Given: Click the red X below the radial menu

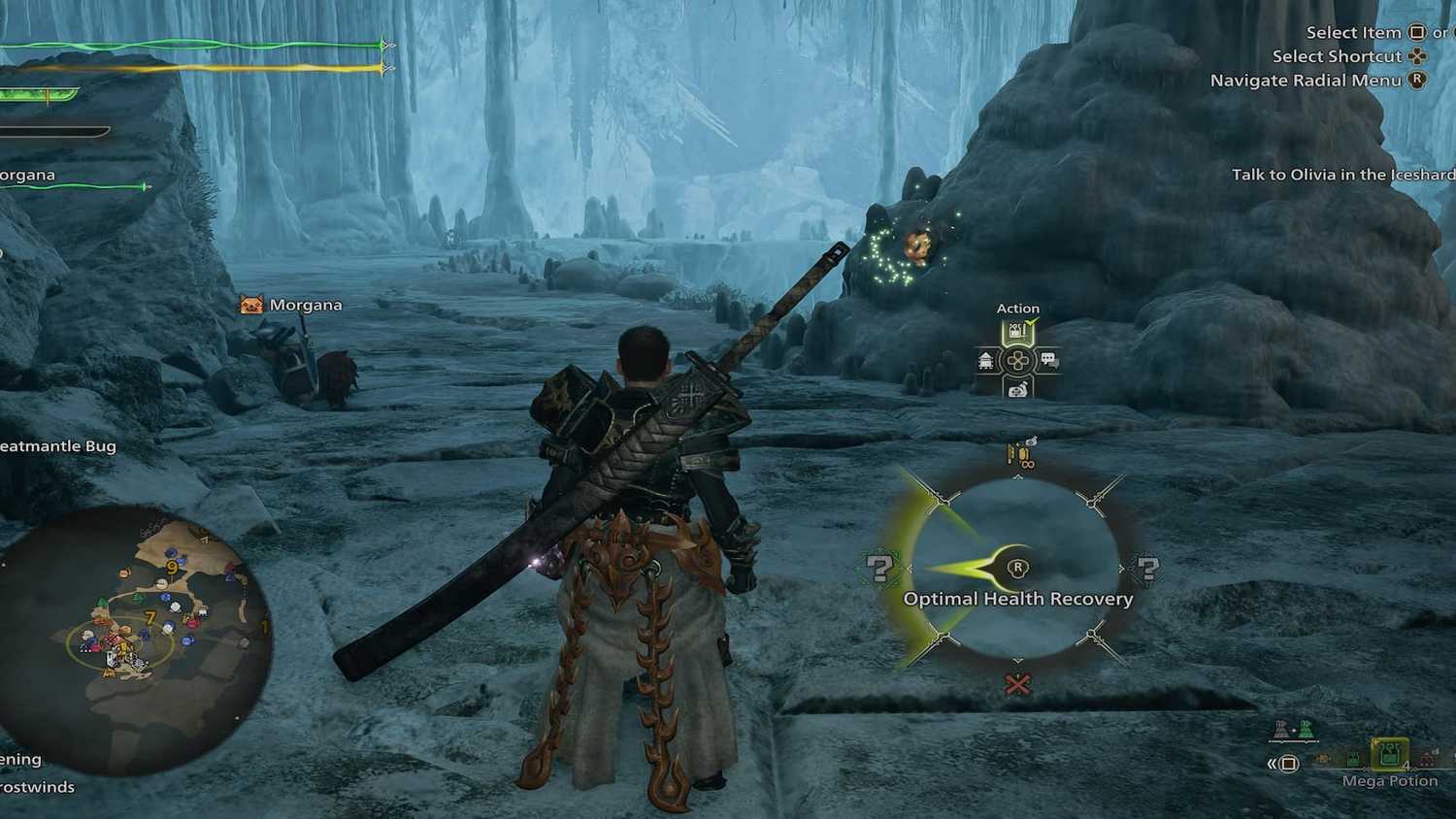Looking at the screenshot, I should [x=1017, y=684].
